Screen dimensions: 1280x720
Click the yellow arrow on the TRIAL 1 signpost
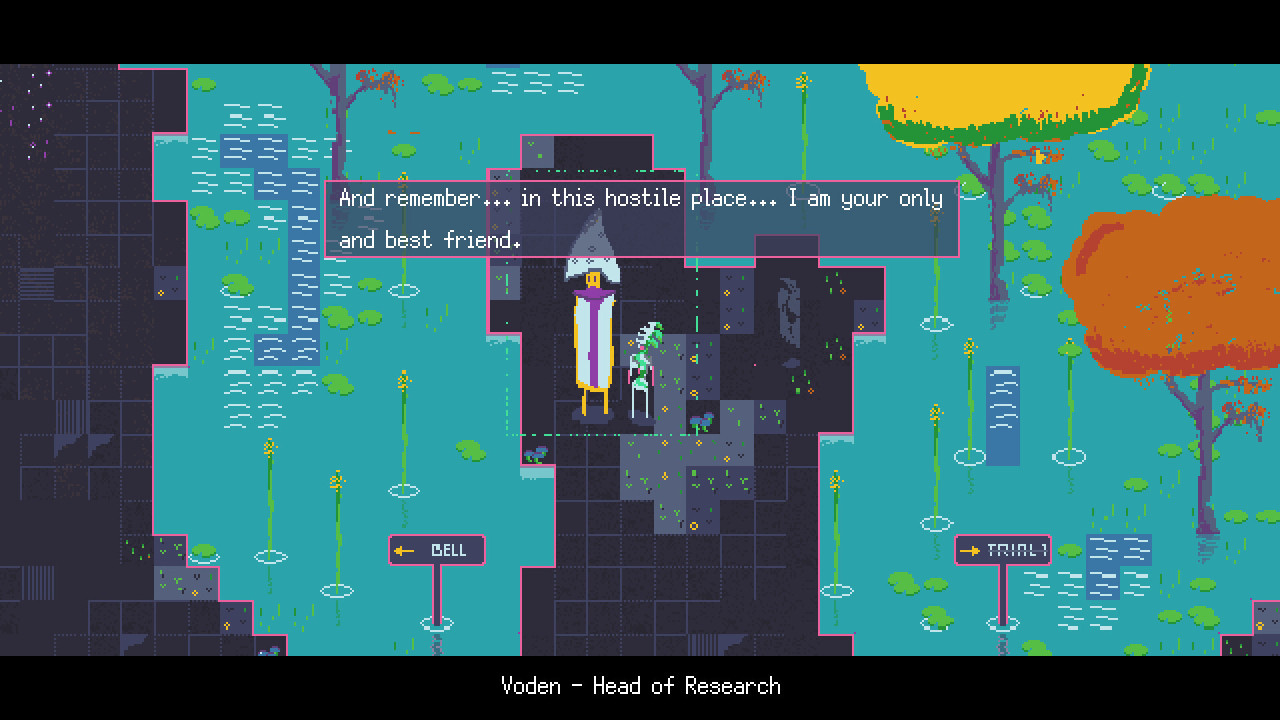coord(972,549)
